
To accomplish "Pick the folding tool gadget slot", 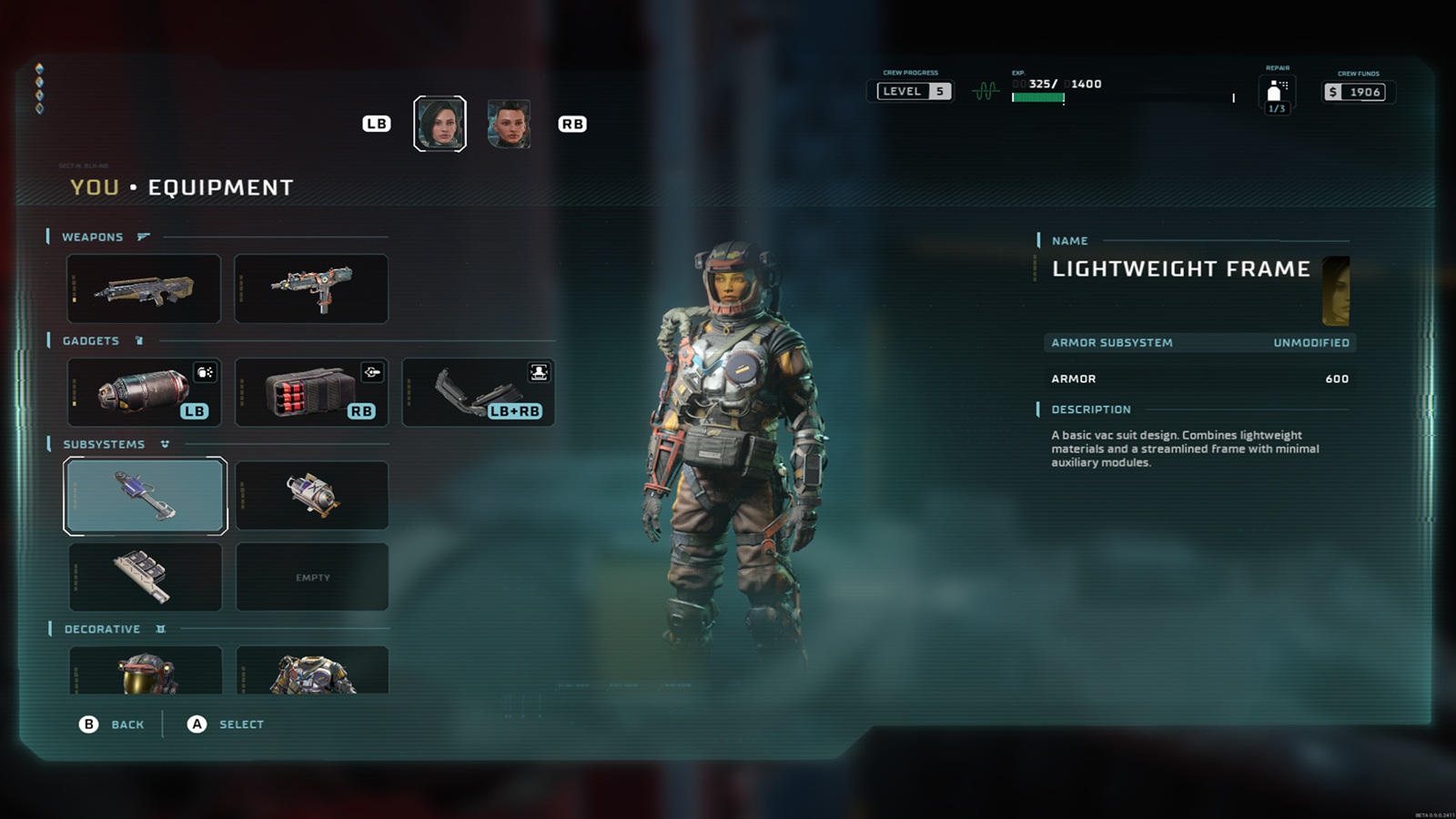I will click(x=479, y=392).
